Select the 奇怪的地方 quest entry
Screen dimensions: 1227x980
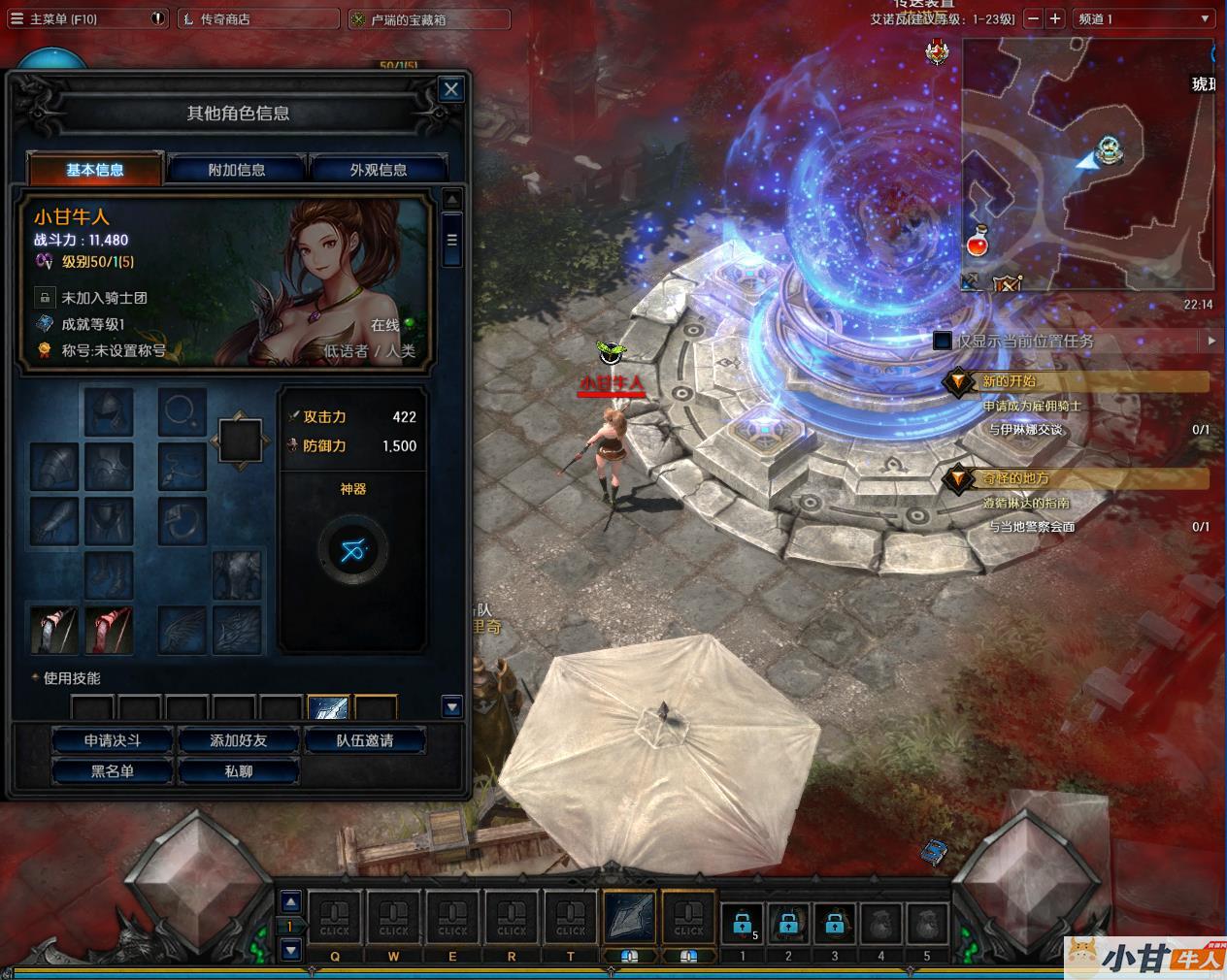(1015, 478)
